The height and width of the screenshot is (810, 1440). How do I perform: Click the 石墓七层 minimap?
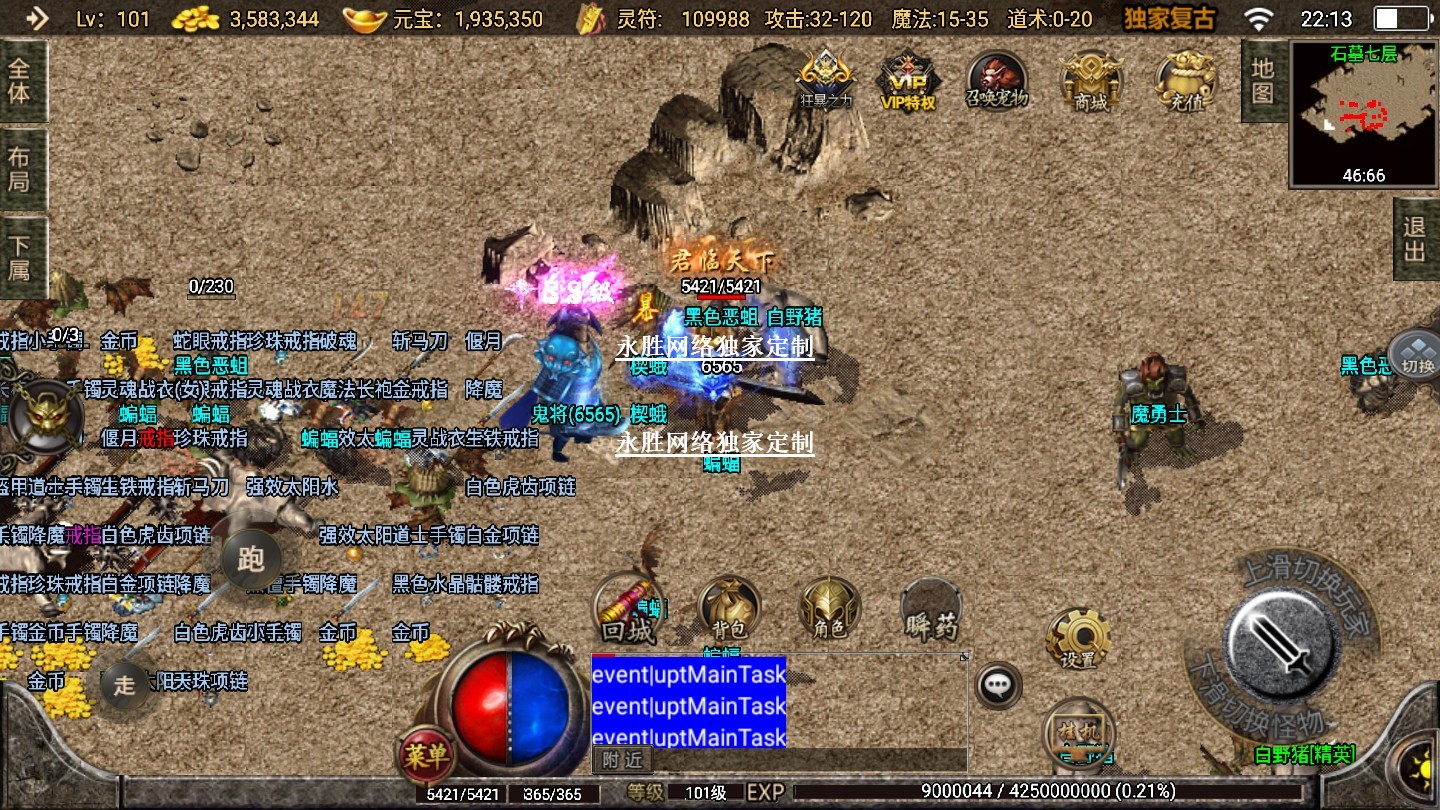click(x=1364, y=114)
